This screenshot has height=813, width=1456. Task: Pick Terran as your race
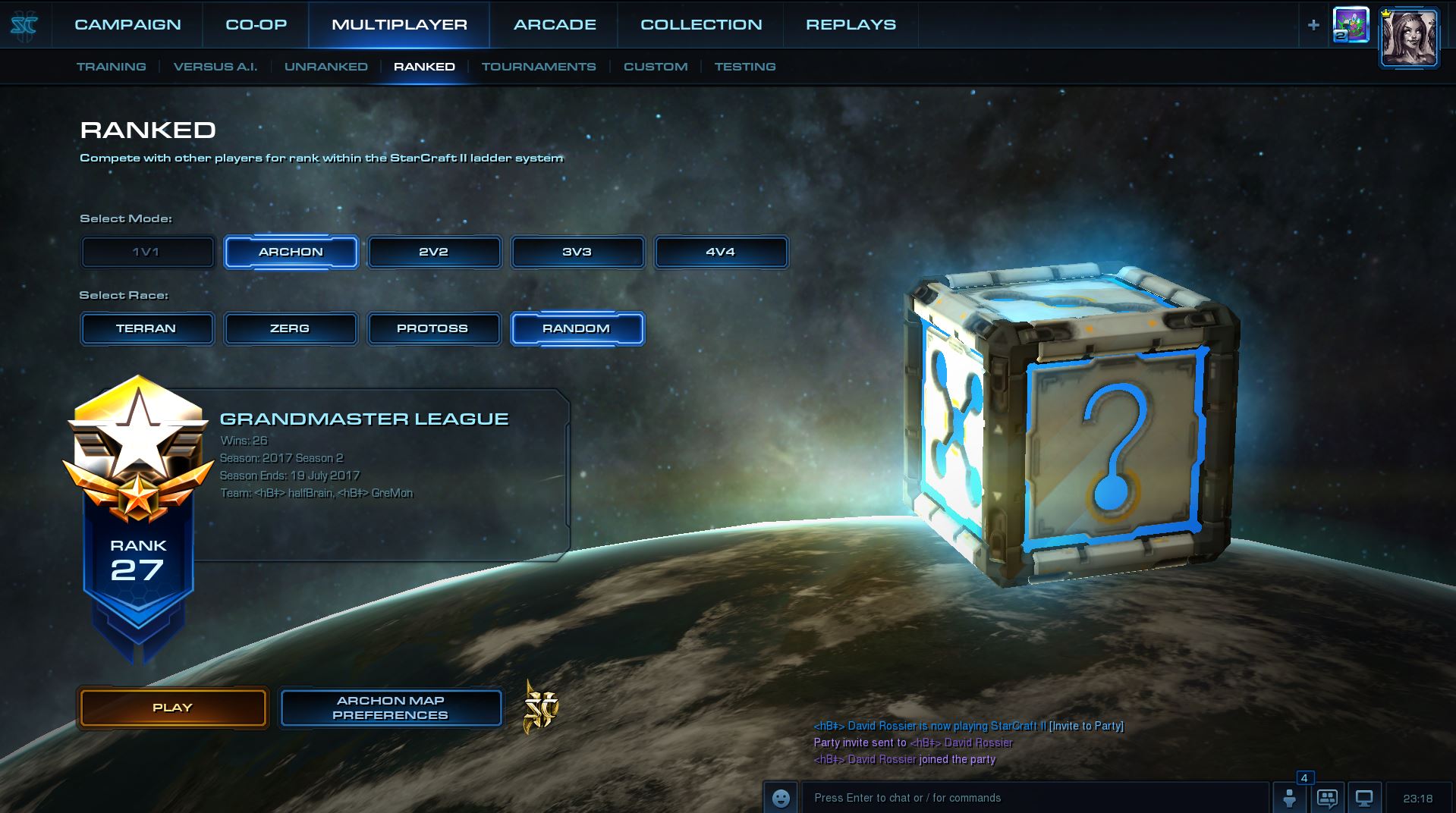tap(146, 329)
